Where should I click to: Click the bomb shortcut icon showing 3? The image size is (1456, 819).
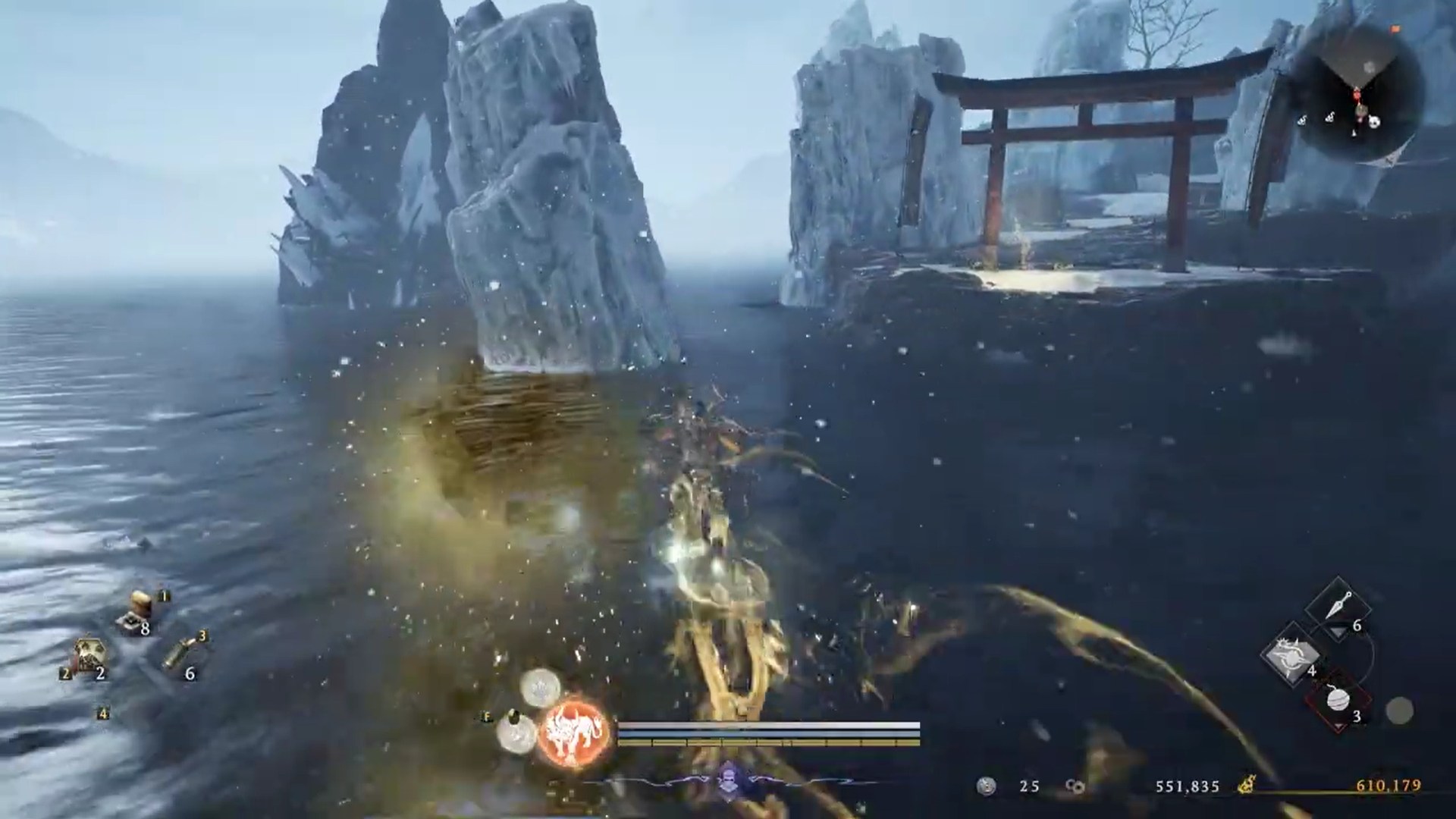pos(1338,701)
